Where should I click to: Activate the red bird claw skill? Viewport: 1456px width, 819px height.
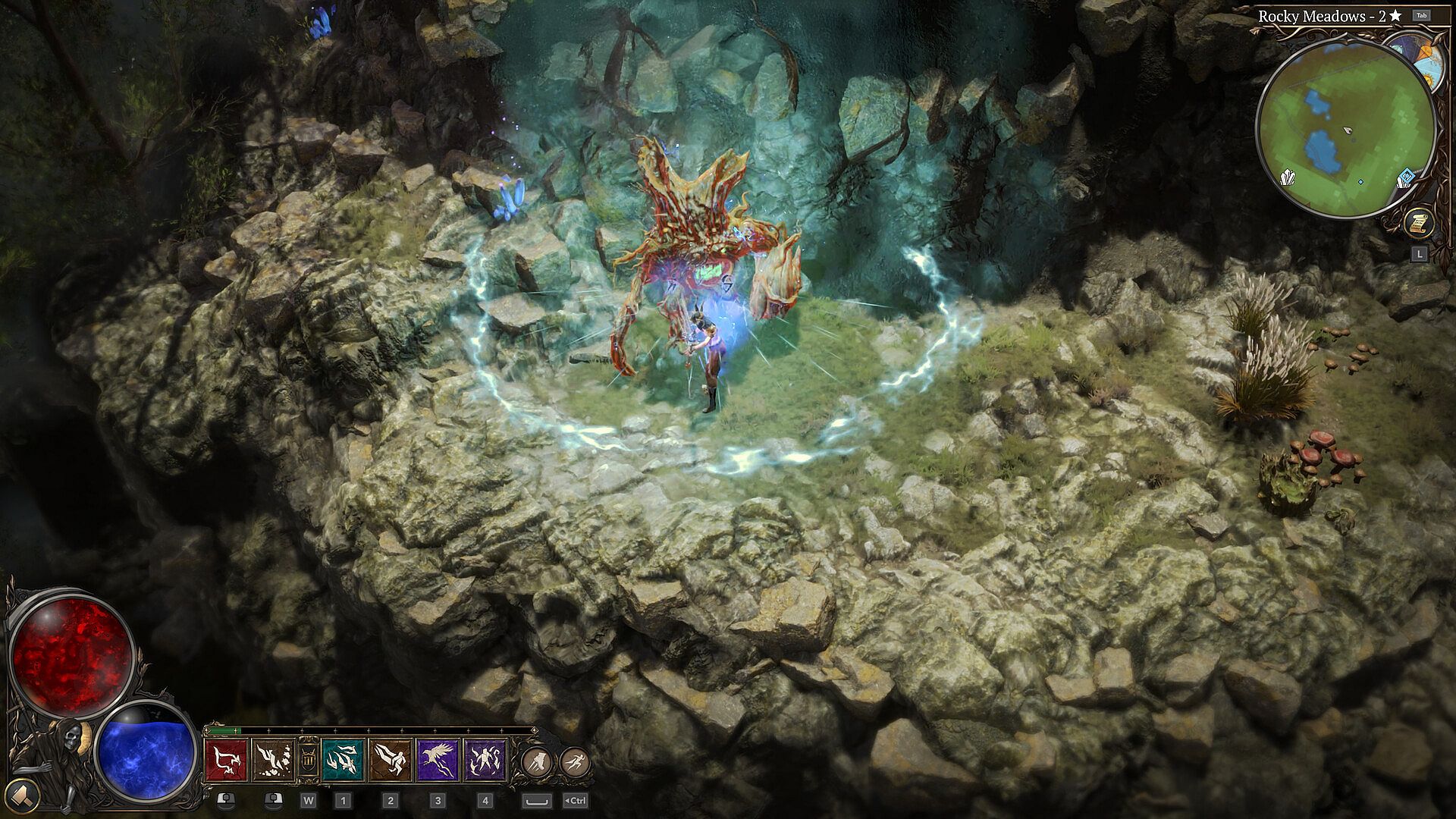tap(226, 760)
